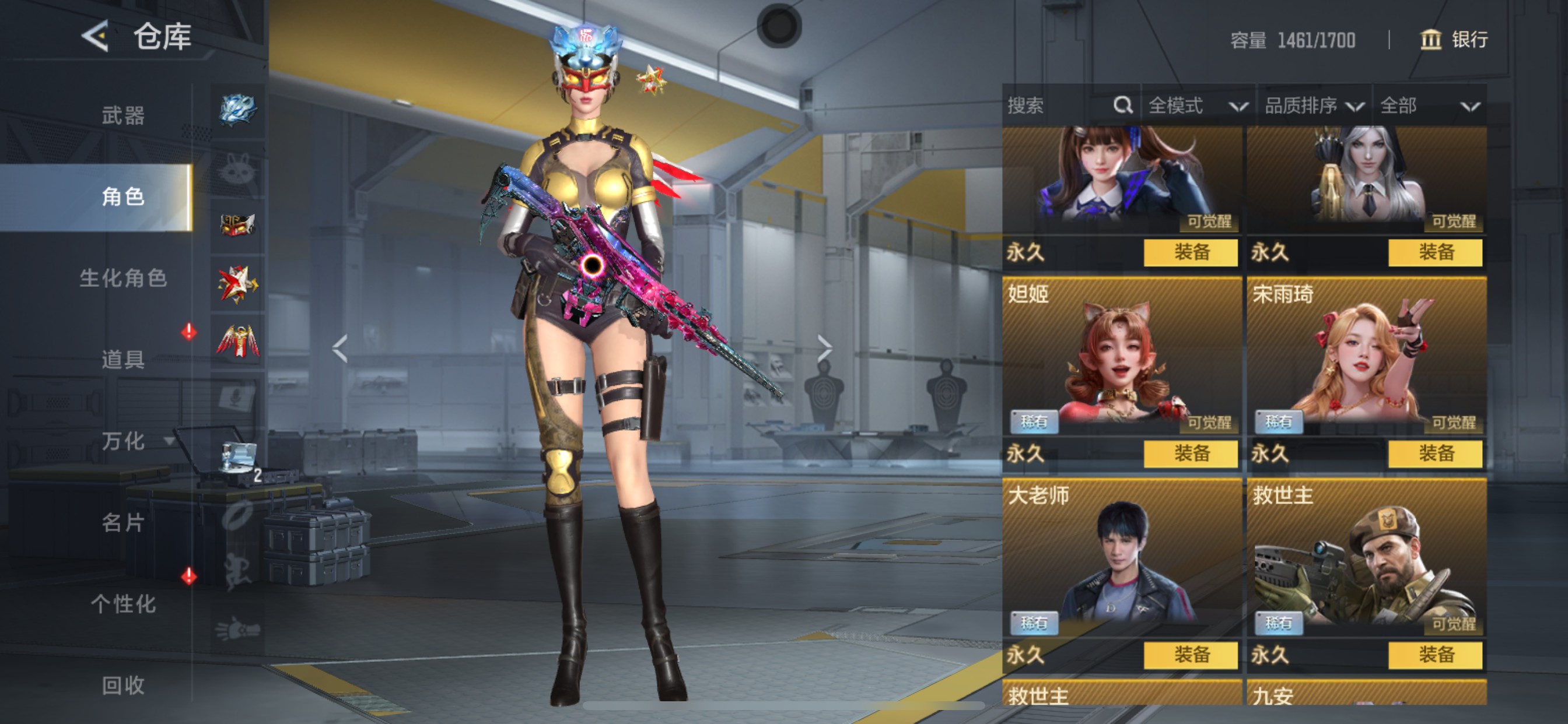Select the 救世主 soldier character card

point(1366,560)
